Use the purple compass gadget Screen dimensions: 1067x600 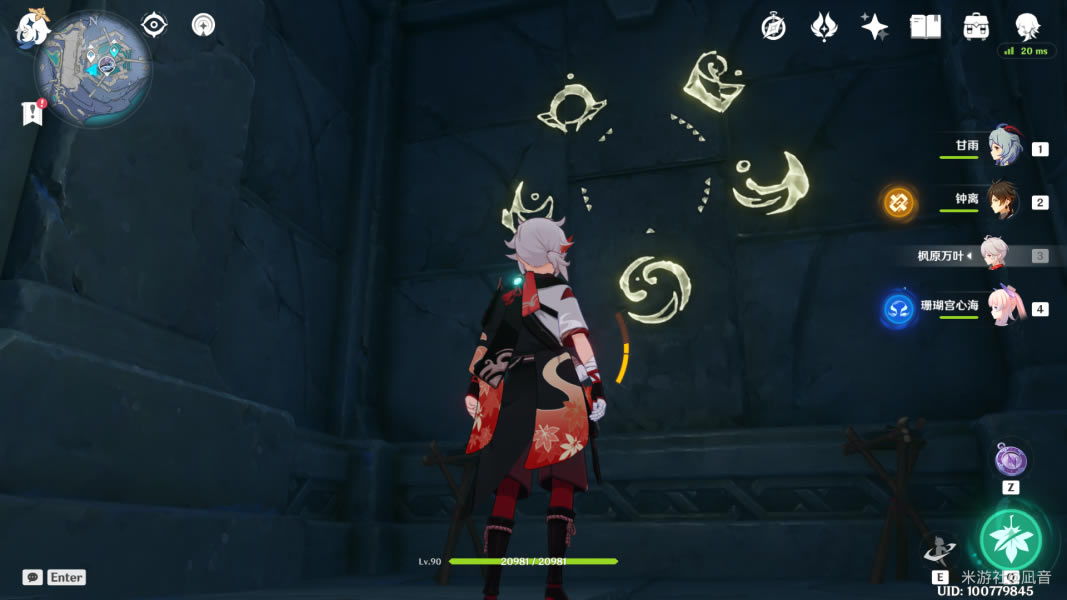1010,460
